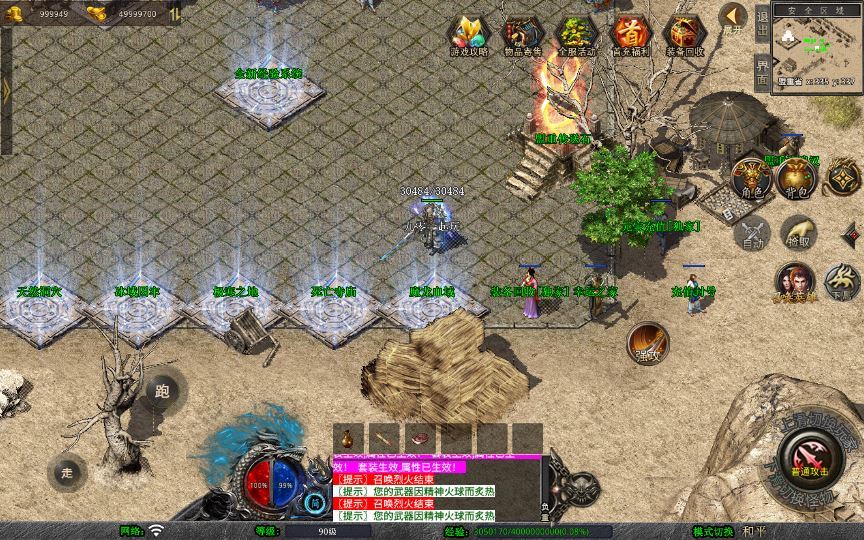Switch to 走 walk movement mode

pyautogui.click(x=67, y=471)
